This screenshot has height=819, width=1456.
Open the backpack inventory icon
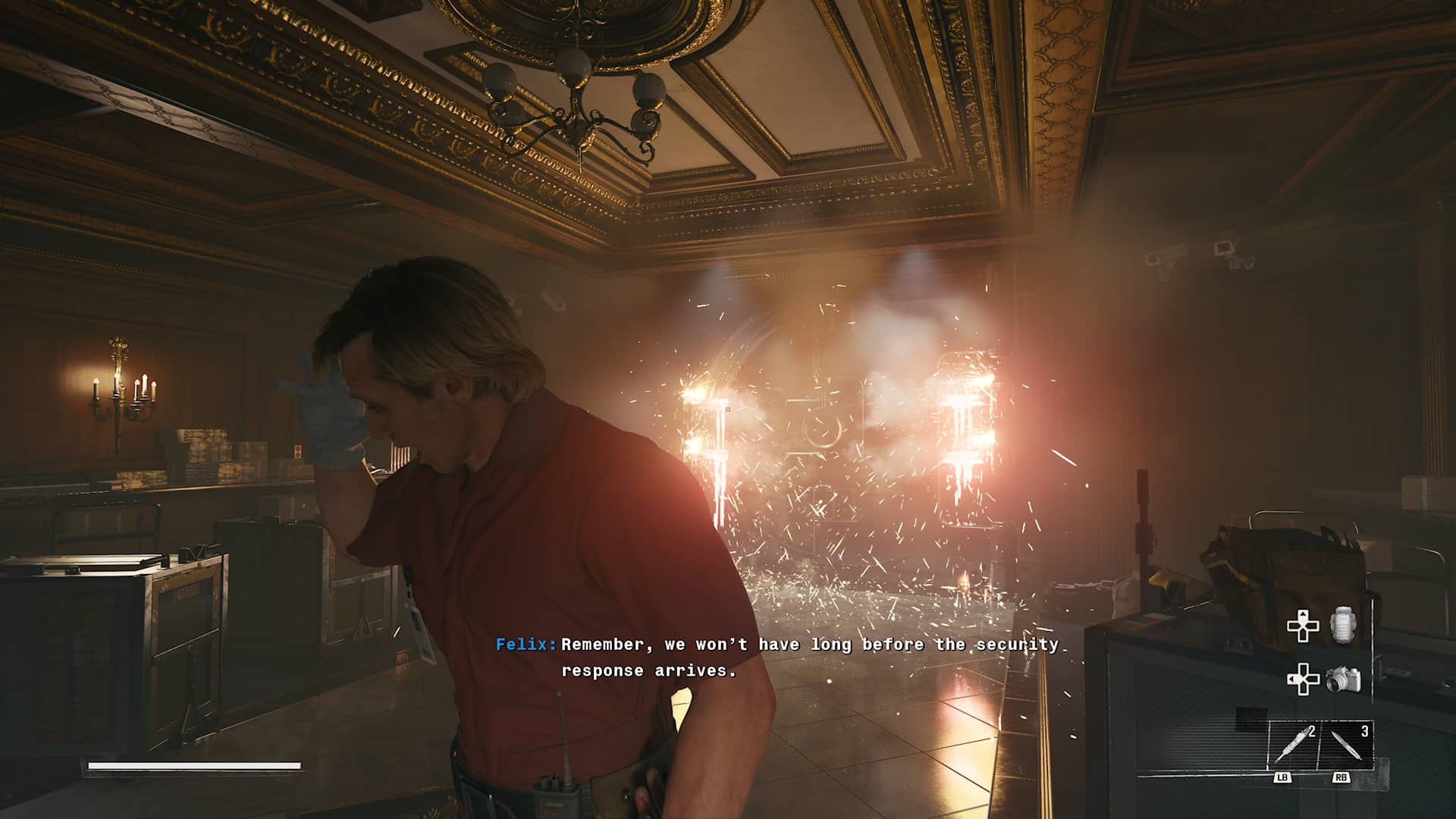1342,626
